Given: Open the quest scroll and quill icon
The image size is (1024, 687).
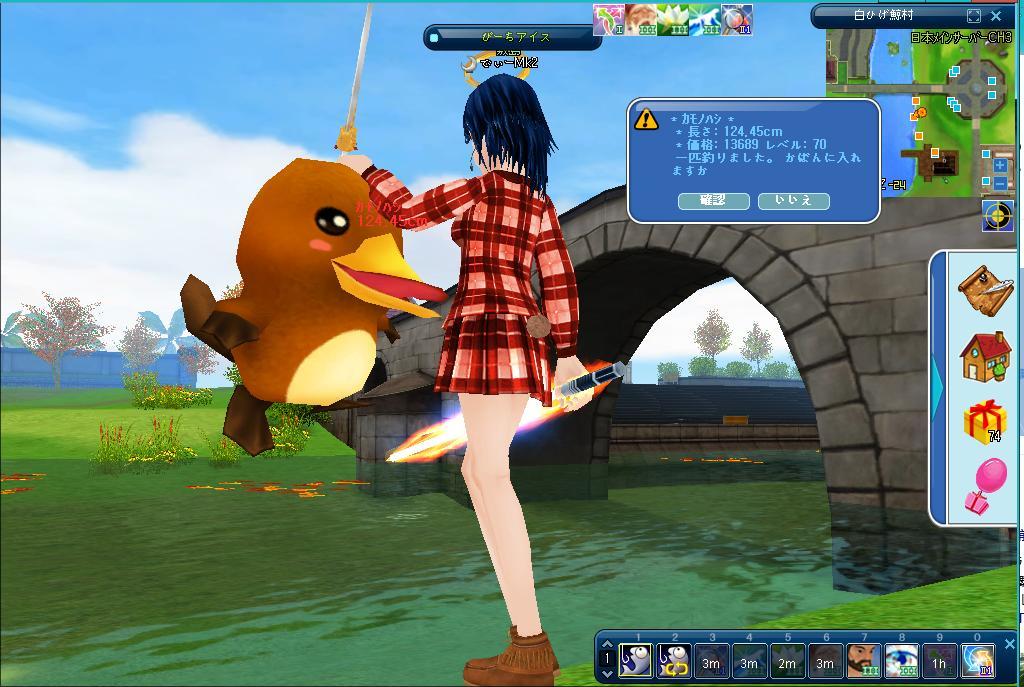Looking at the screenshot, I should pyautogui.click(x=985, y=288).
